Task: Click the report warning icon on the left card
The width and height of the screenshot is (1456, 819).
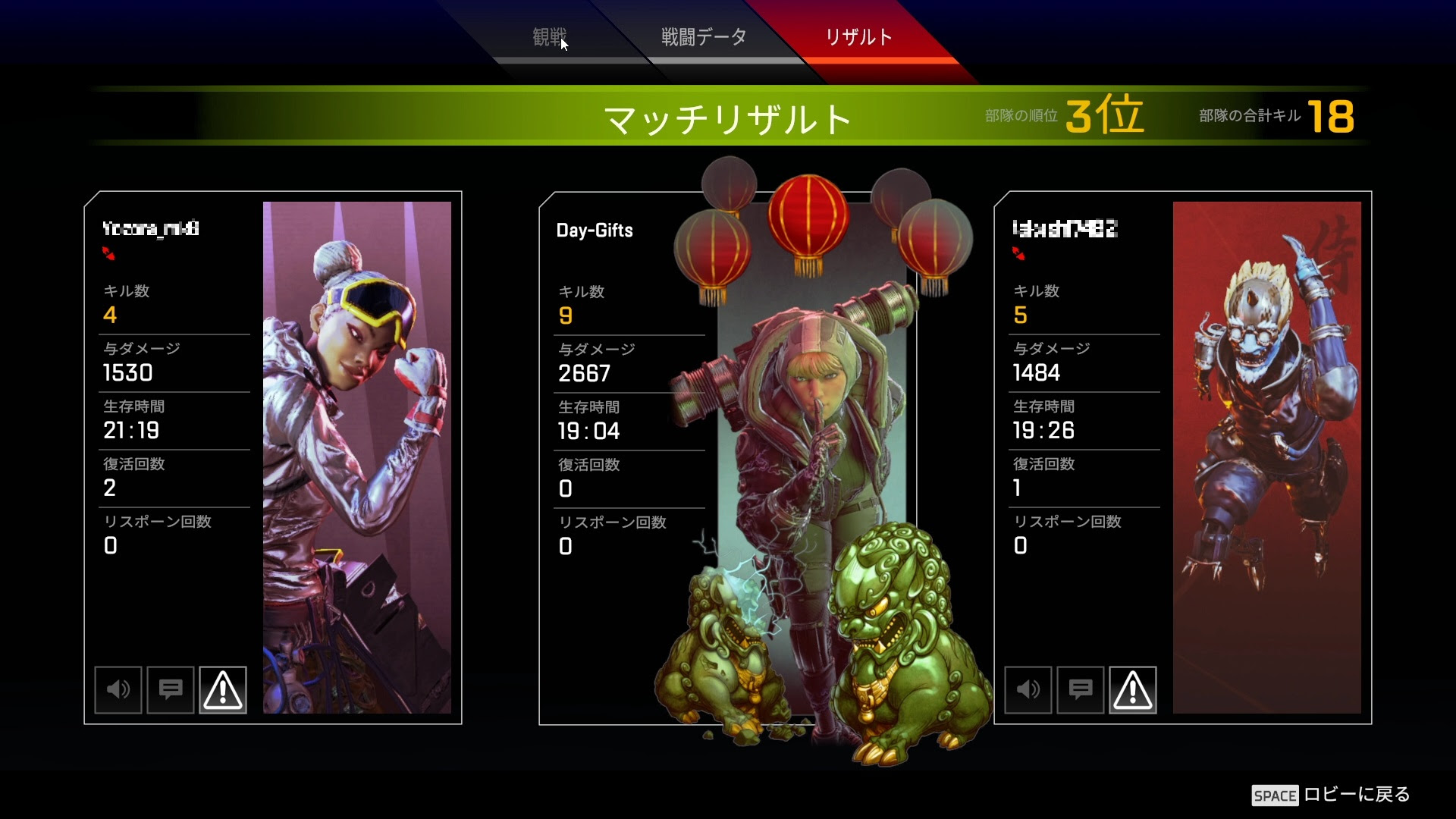Action: point(223,690)
